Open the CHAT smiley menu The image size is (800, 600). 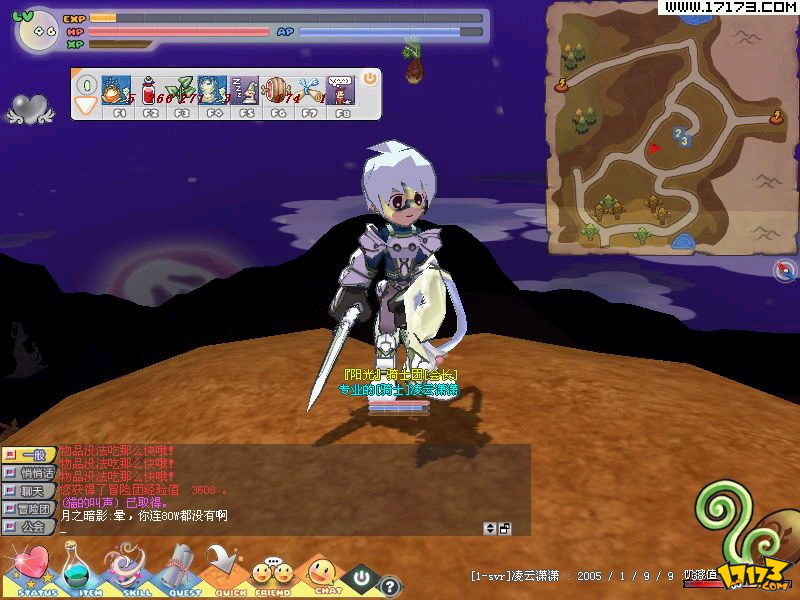pos(322,574)
